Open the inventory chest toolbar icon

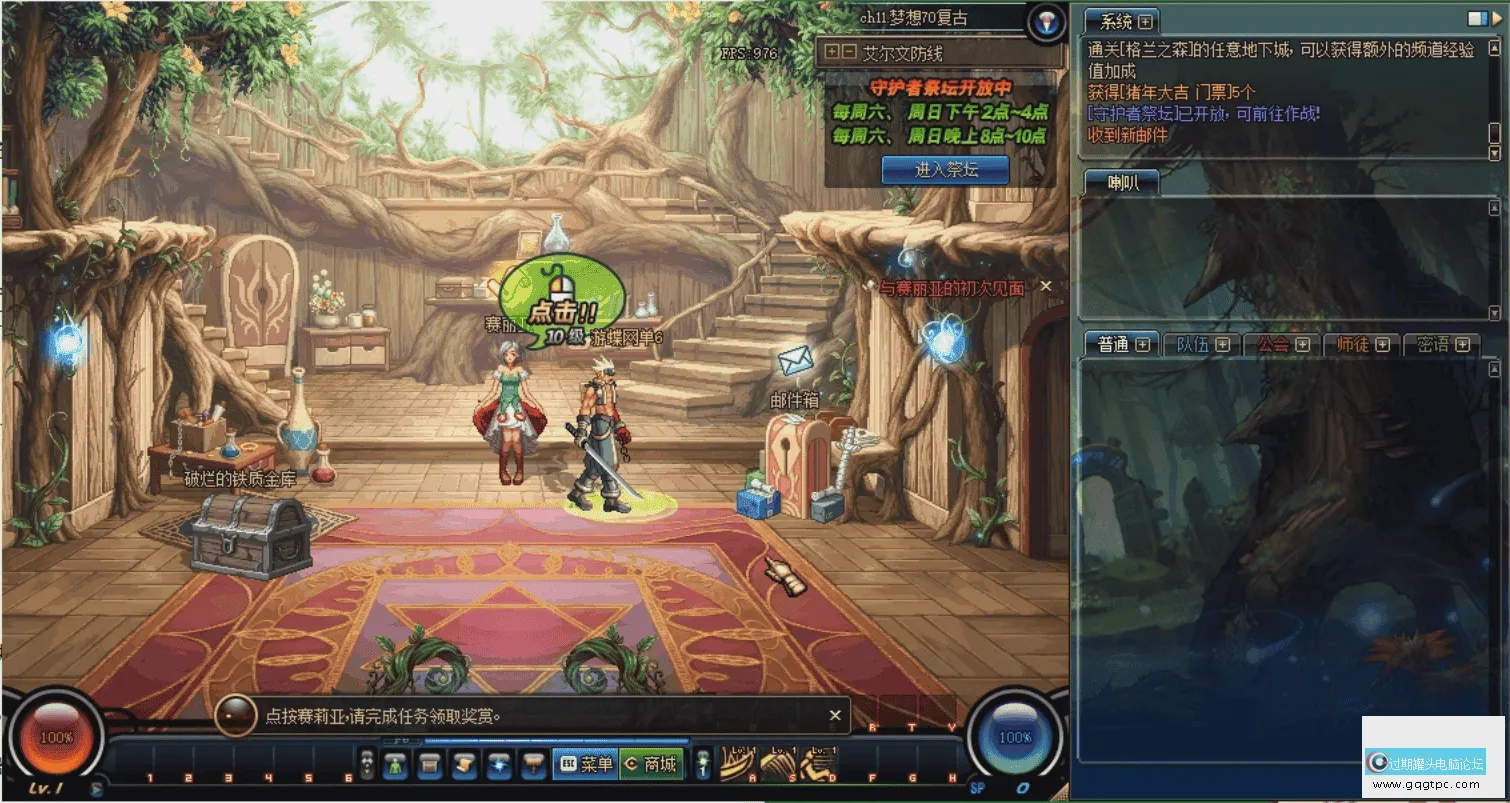point(430,765)
